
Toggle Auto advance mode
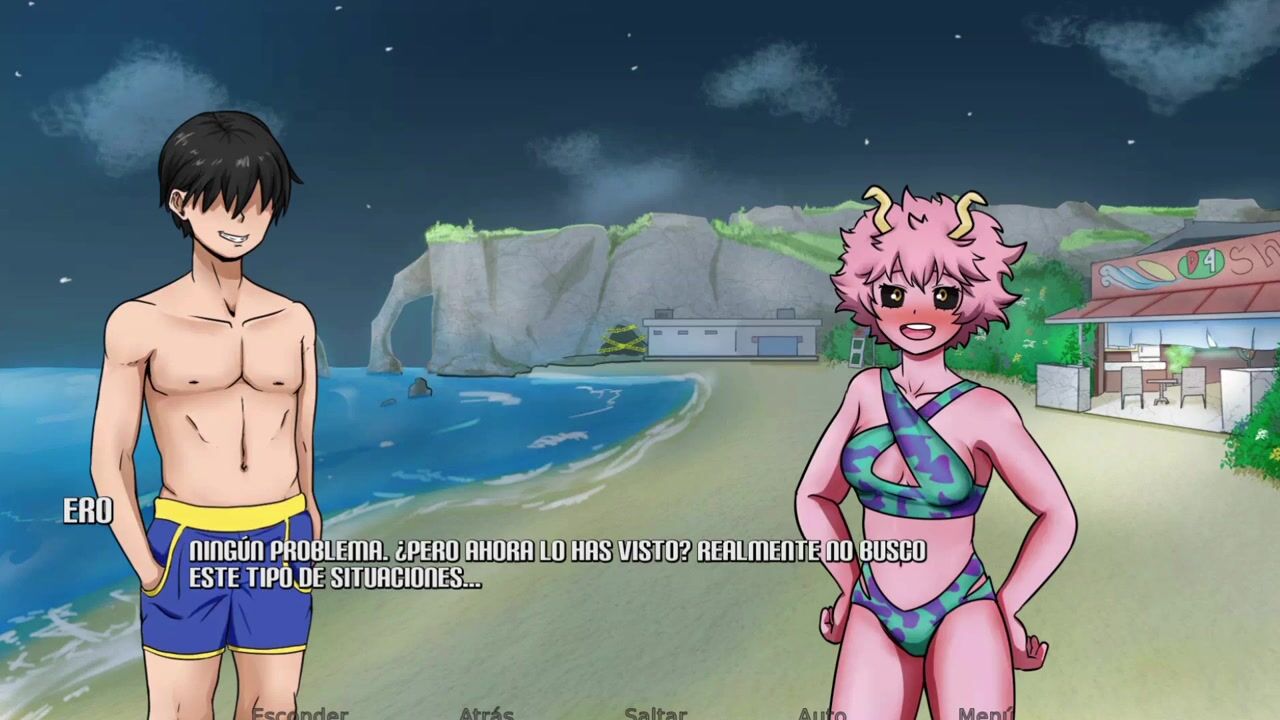(x=822, y=714)
